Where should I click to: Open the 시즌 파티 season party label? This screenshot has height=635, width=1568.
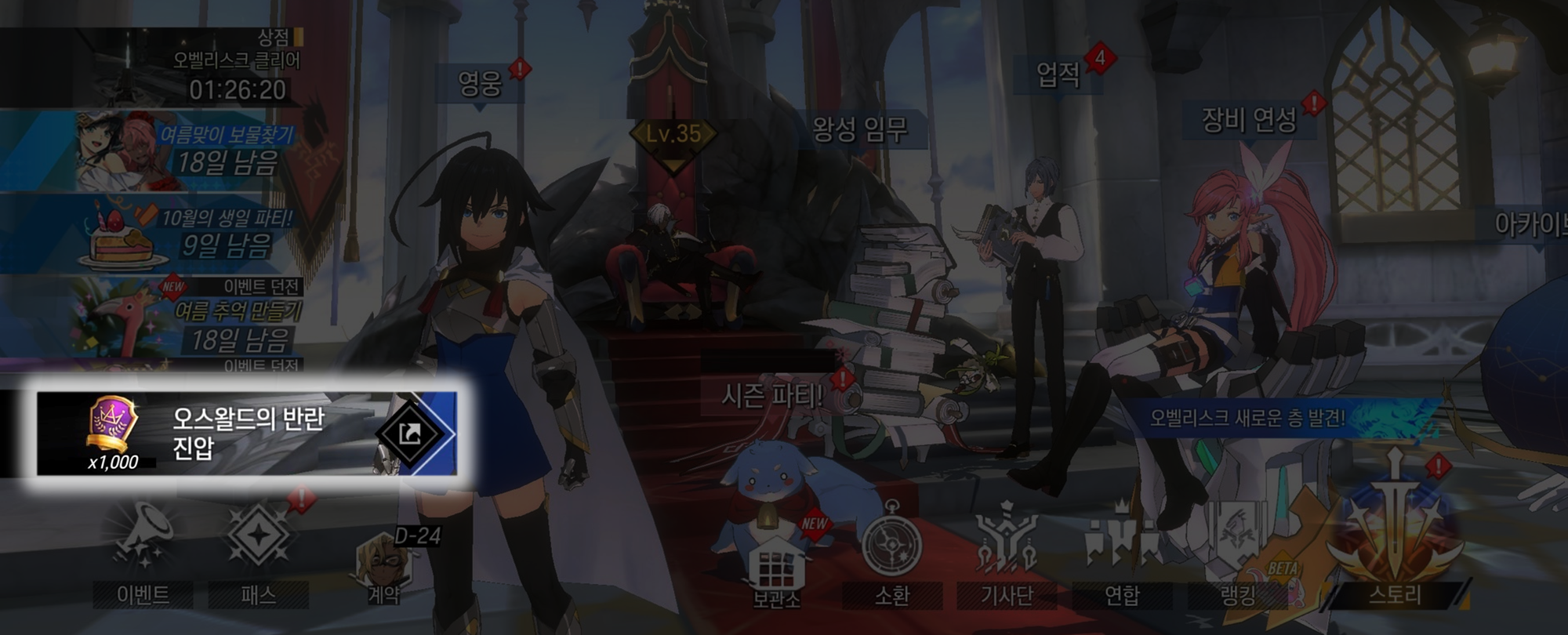tap(773, 396)
